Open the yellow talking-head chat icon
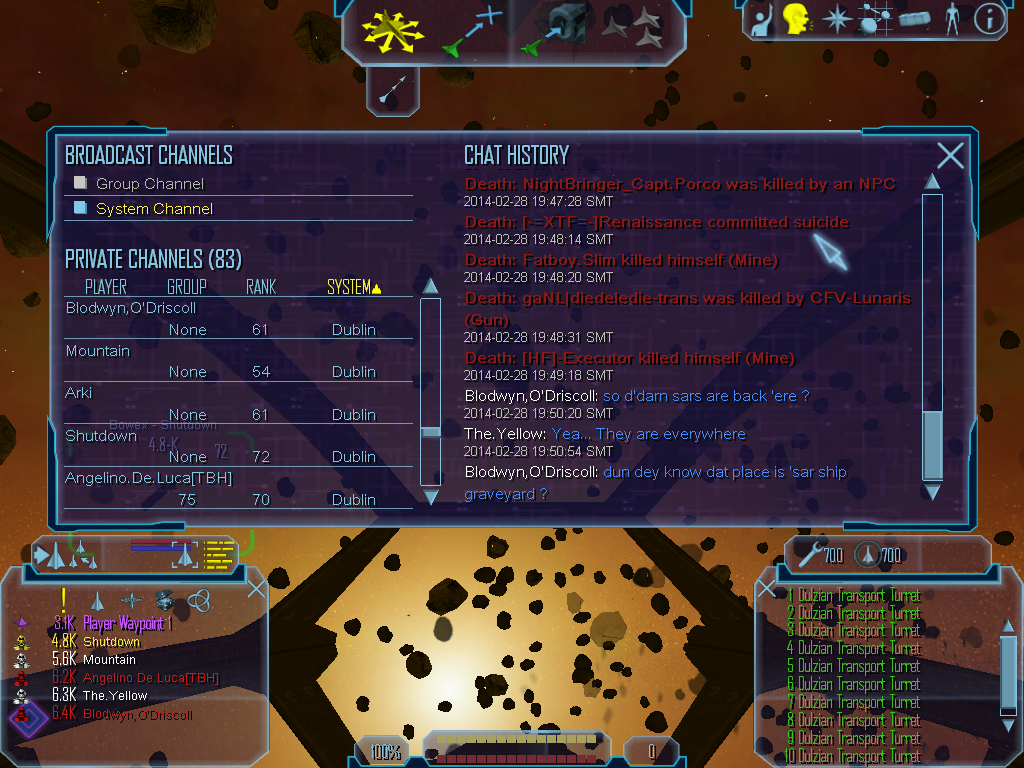The height and width of the screenshot is (768, 1024). tap(796, 19)
